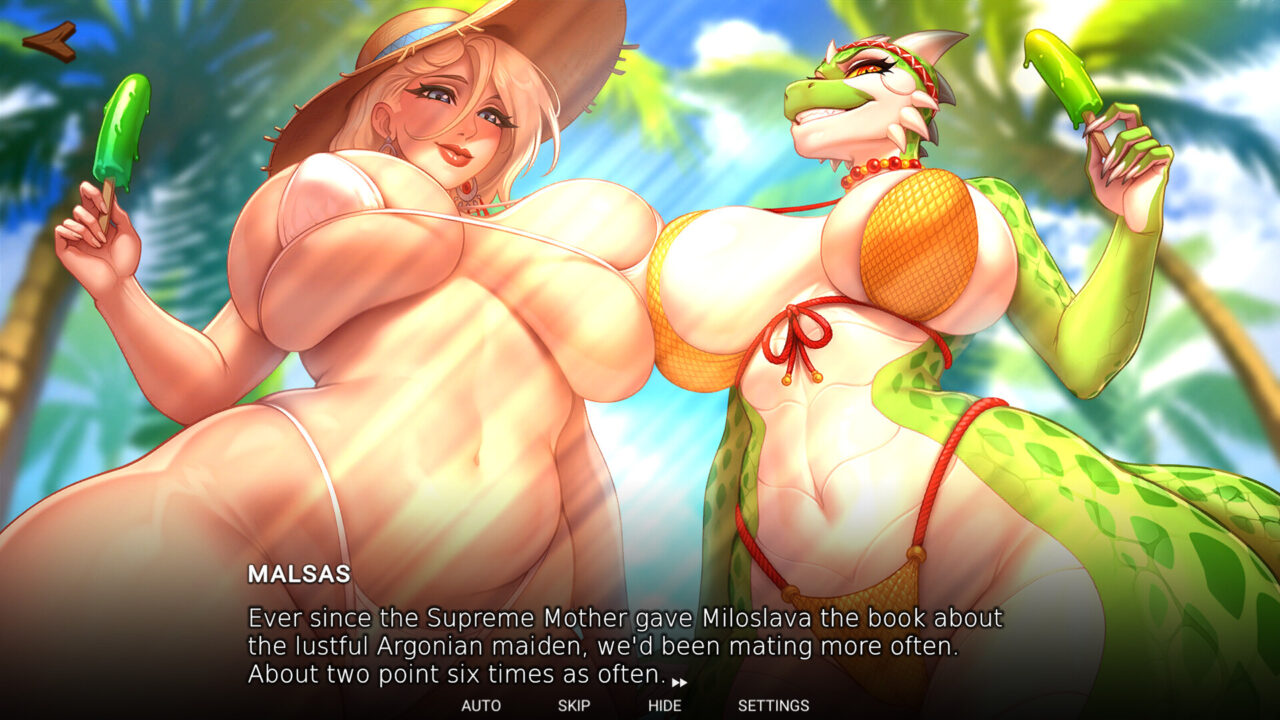Activate the SKIP button
Screen dimensions: 1280x720
pos(574,705)
